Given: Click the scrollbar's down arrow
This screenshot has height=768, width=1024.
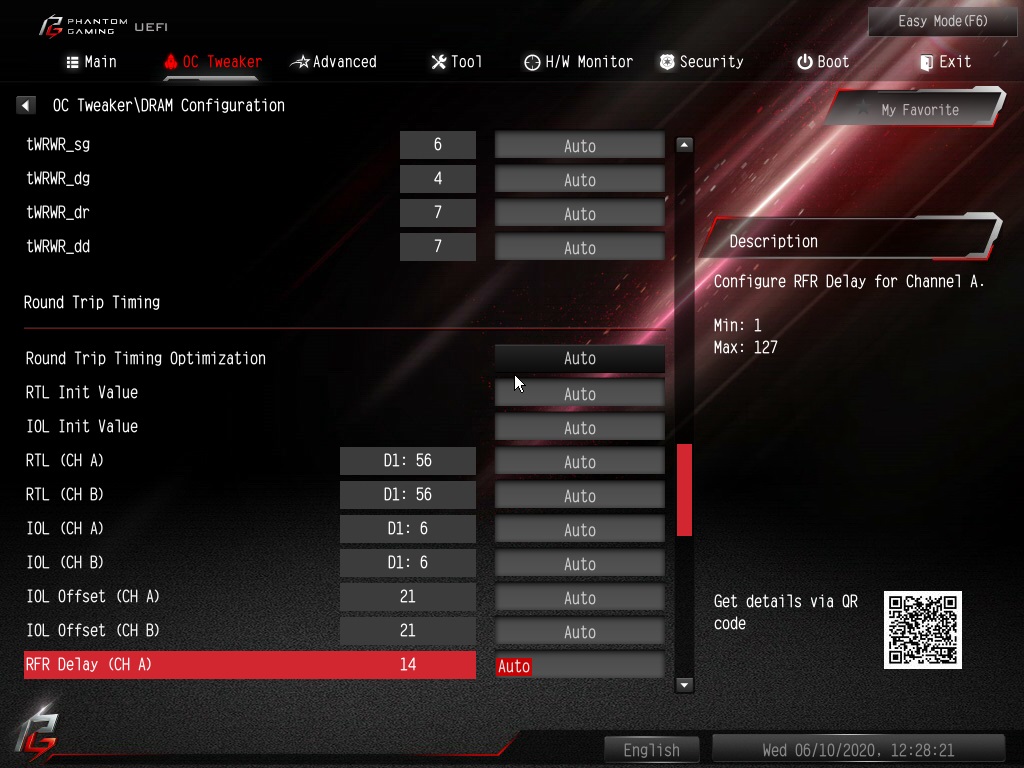Looking at the screenshot, I should coord(685,685).
